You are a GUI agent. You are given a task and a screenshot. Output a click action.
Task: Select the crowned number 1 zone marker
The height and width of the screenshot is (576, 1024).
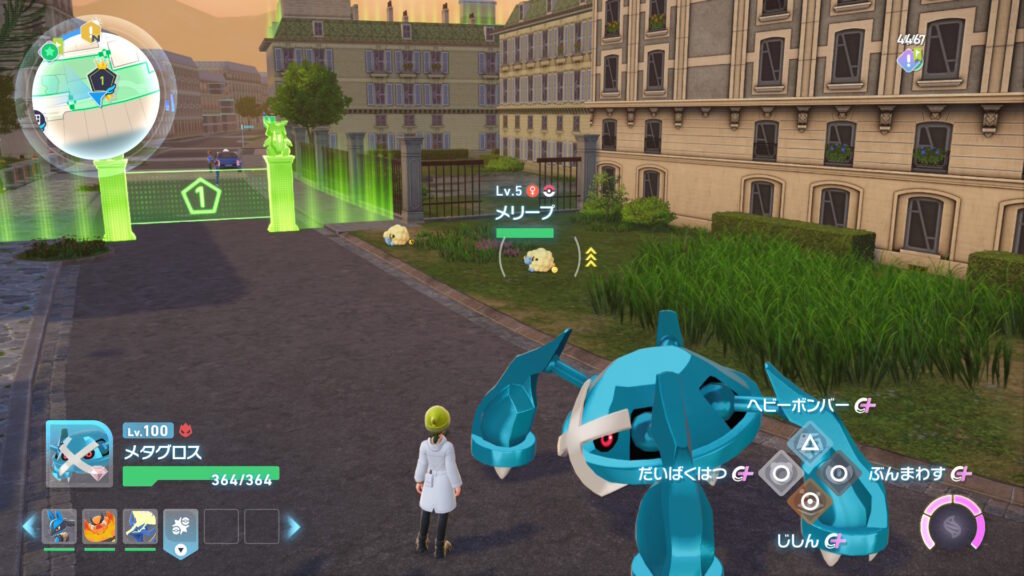pos(100,78)
